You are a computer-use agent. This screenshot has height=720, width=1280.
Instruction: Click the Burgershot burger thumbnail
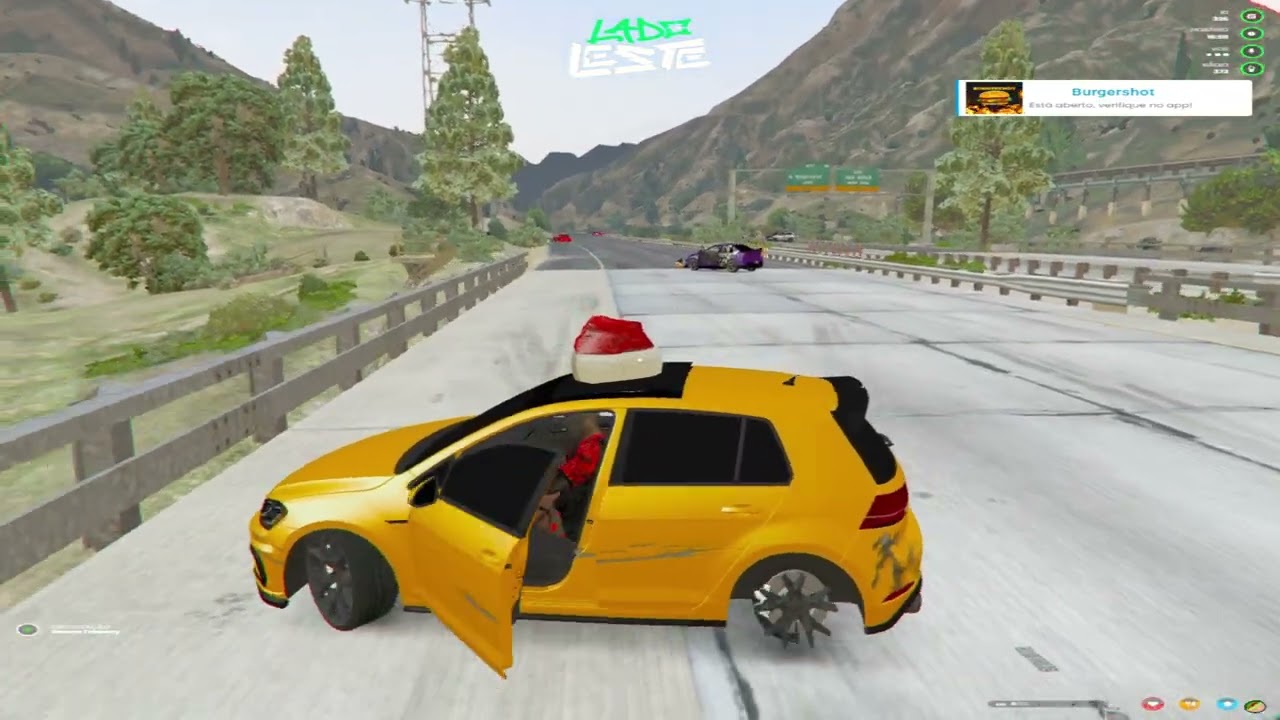(993, 98)
